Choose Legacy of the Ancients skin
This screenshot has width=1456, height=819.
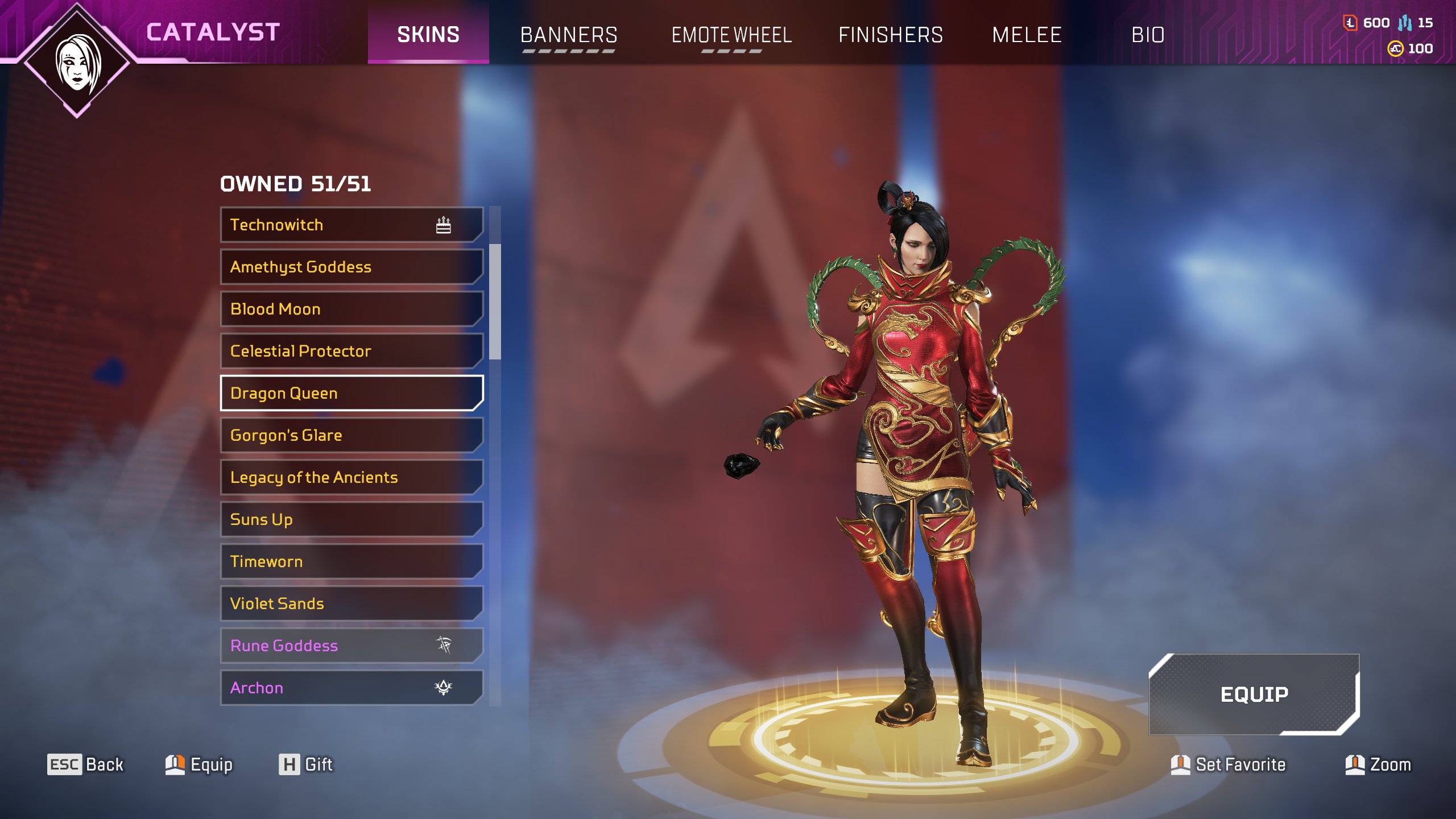click(x=351, y=477)
